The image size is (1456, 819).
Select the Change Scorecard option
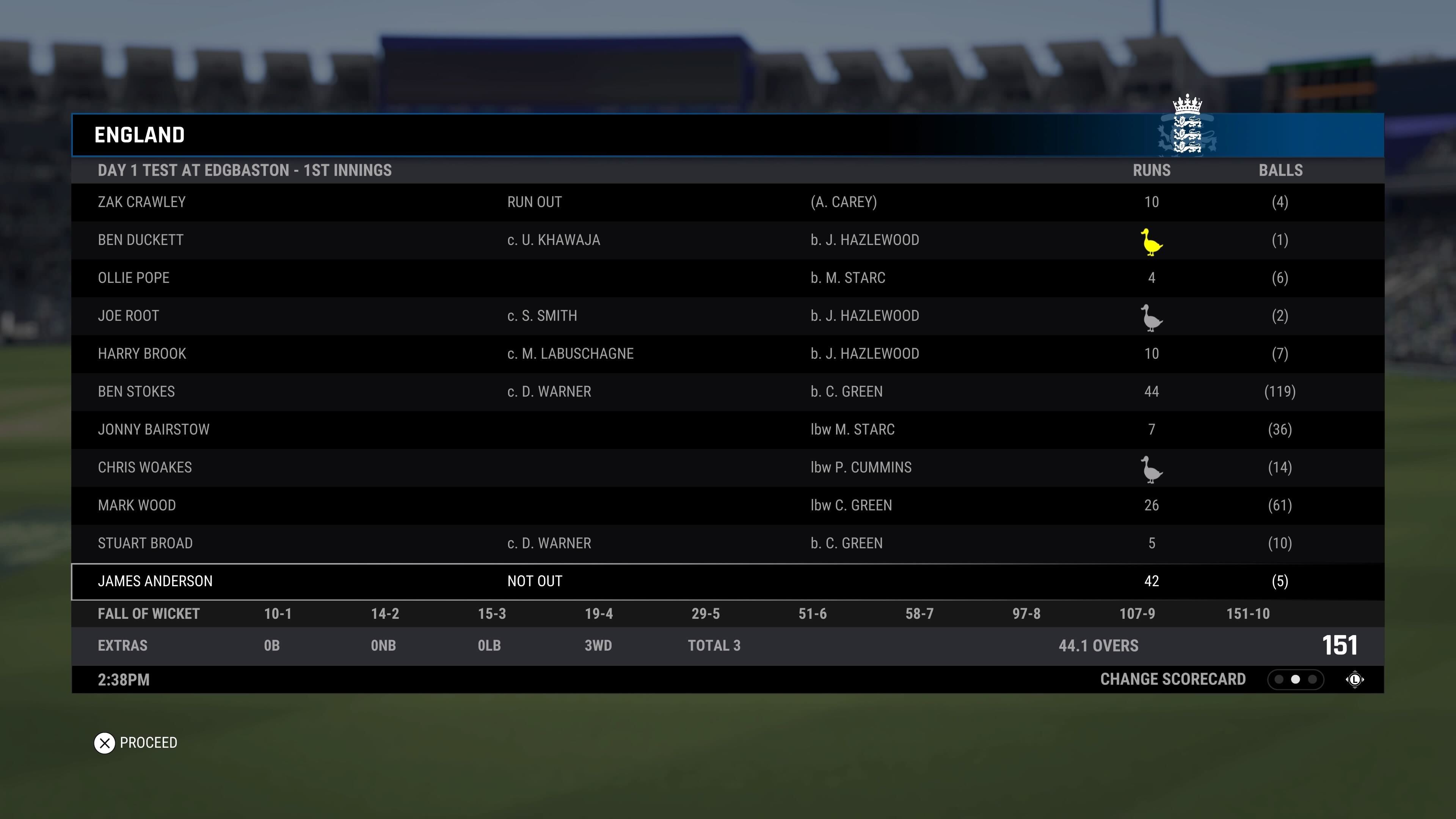tap(1172, 679)
